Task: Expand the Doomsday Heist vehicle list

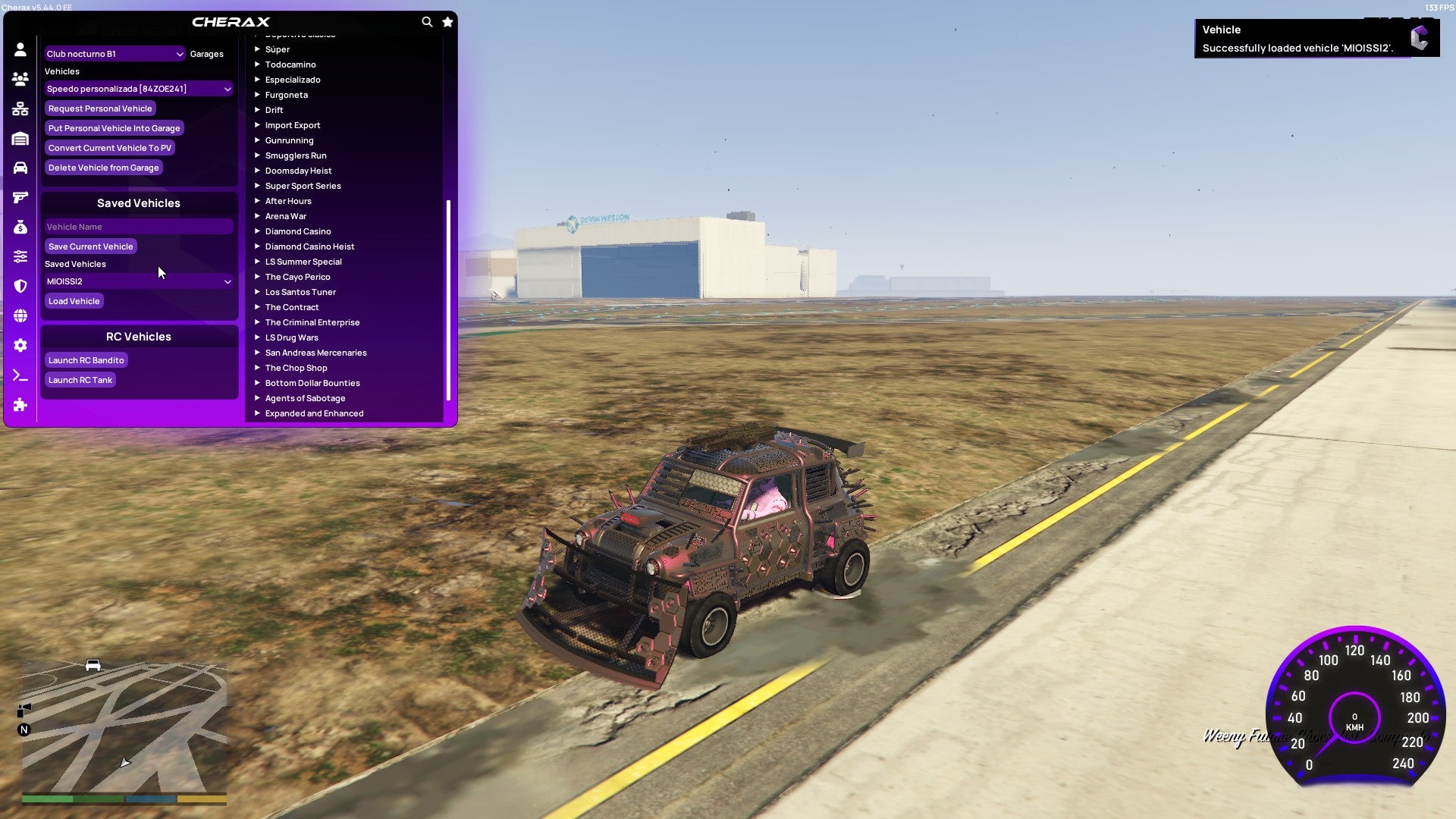Action: (x=298, y=171)
